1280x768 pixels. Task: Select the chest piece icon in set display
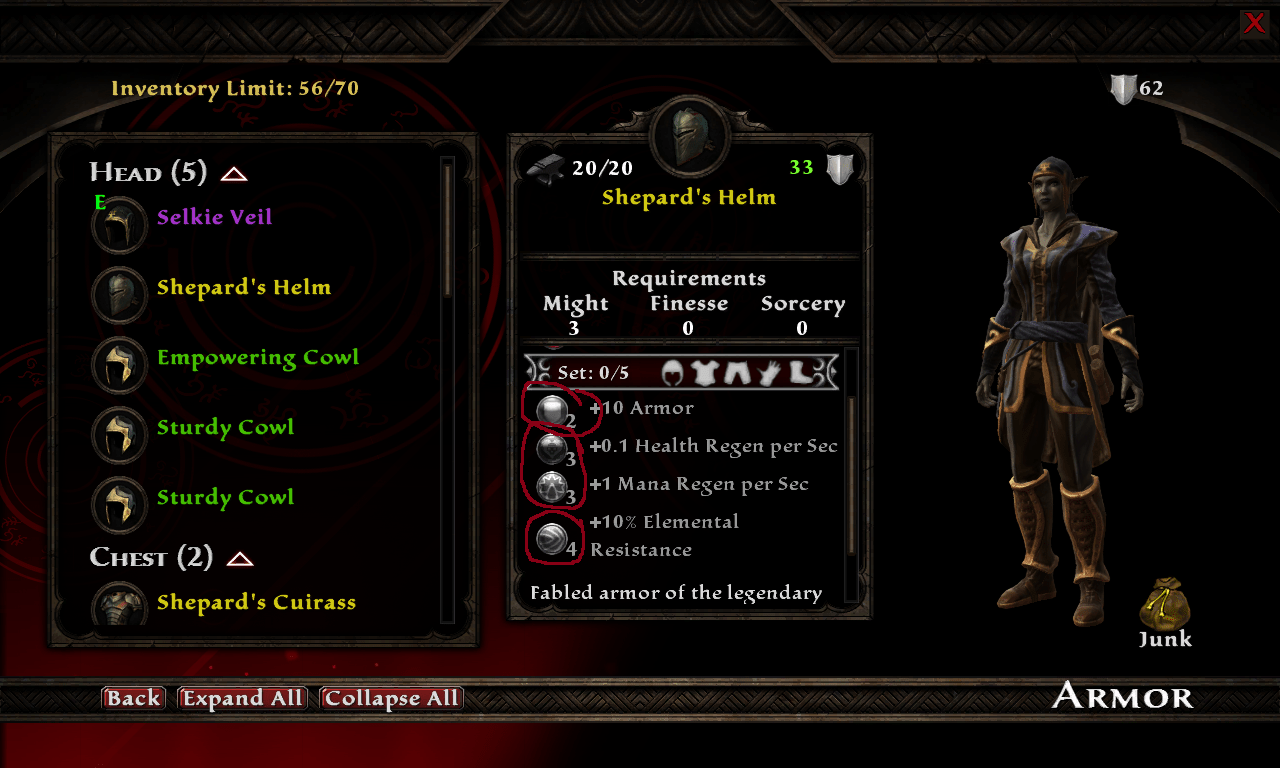(704, 371)
